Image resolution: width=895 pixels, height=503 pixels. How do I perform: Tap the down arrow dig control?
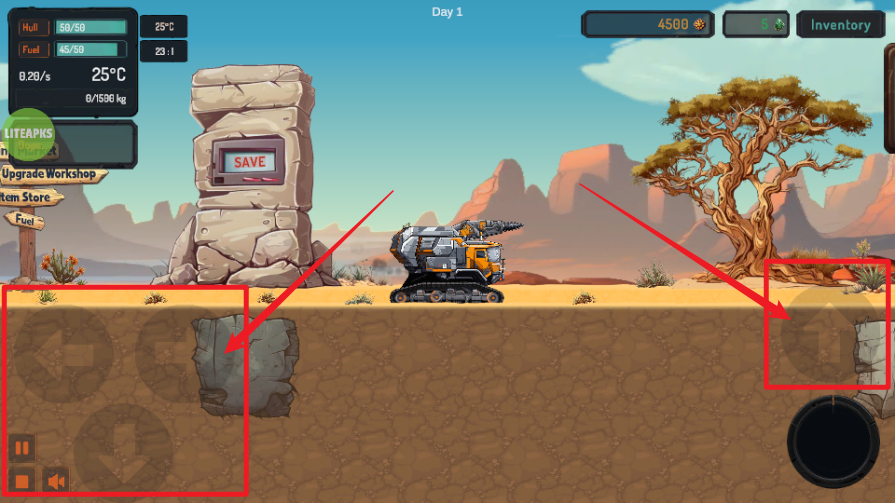[x=122, y=447]
